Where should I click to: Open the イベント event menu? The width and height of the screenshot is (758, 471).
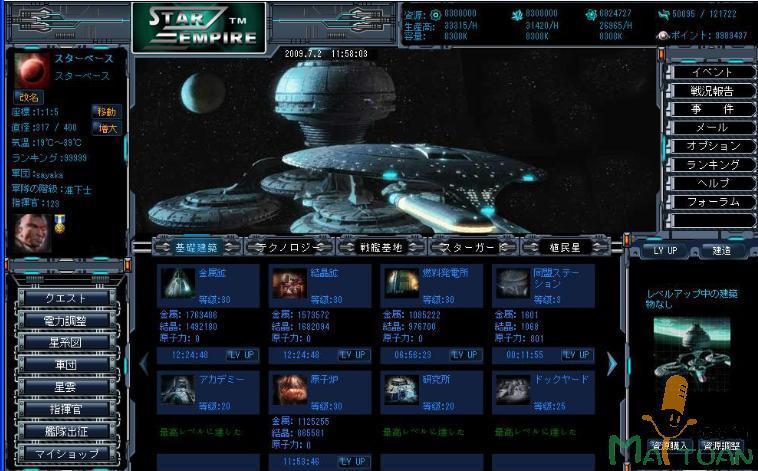click(712, 72)
